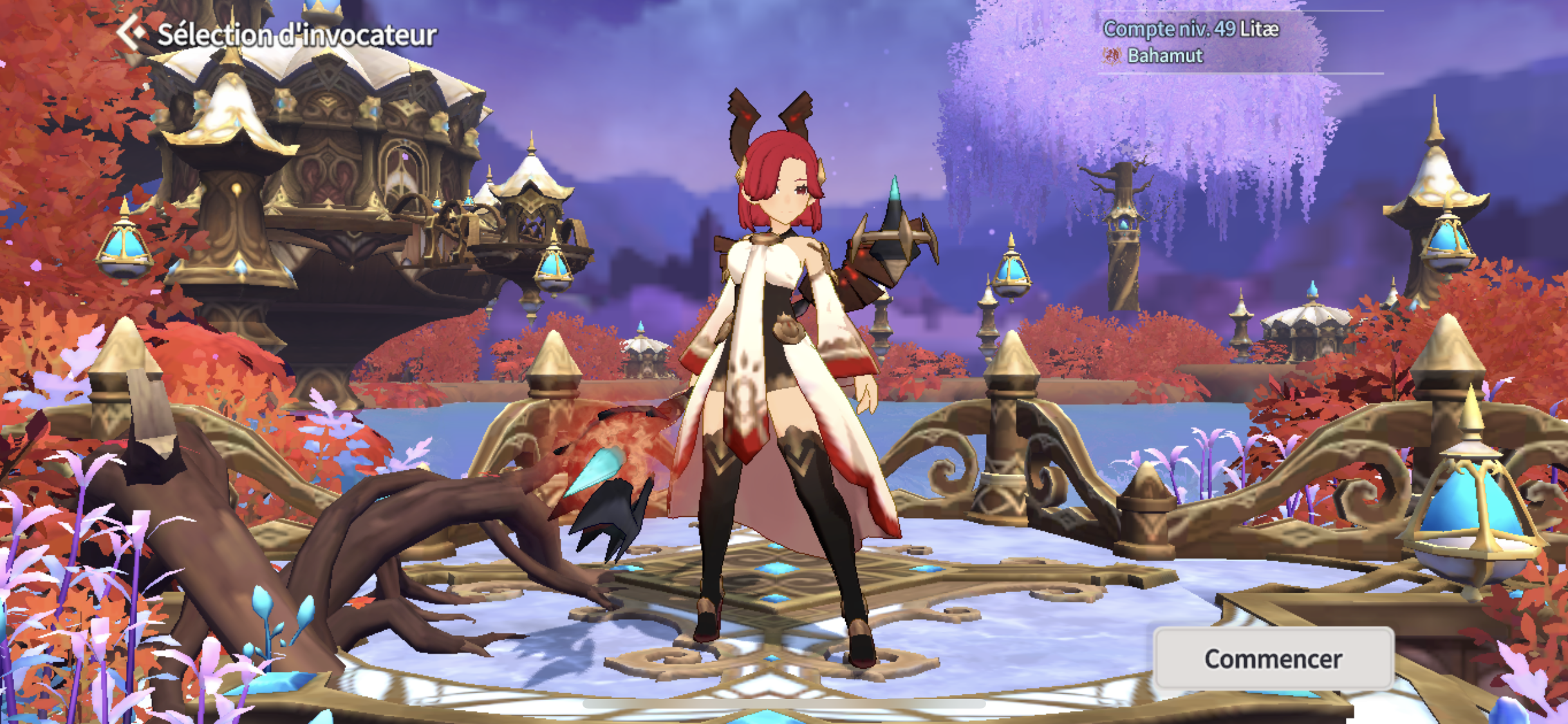Click the Commencer button to start
The width and height of the screenshot is (1568, 724).
[x=1273, y=658]
